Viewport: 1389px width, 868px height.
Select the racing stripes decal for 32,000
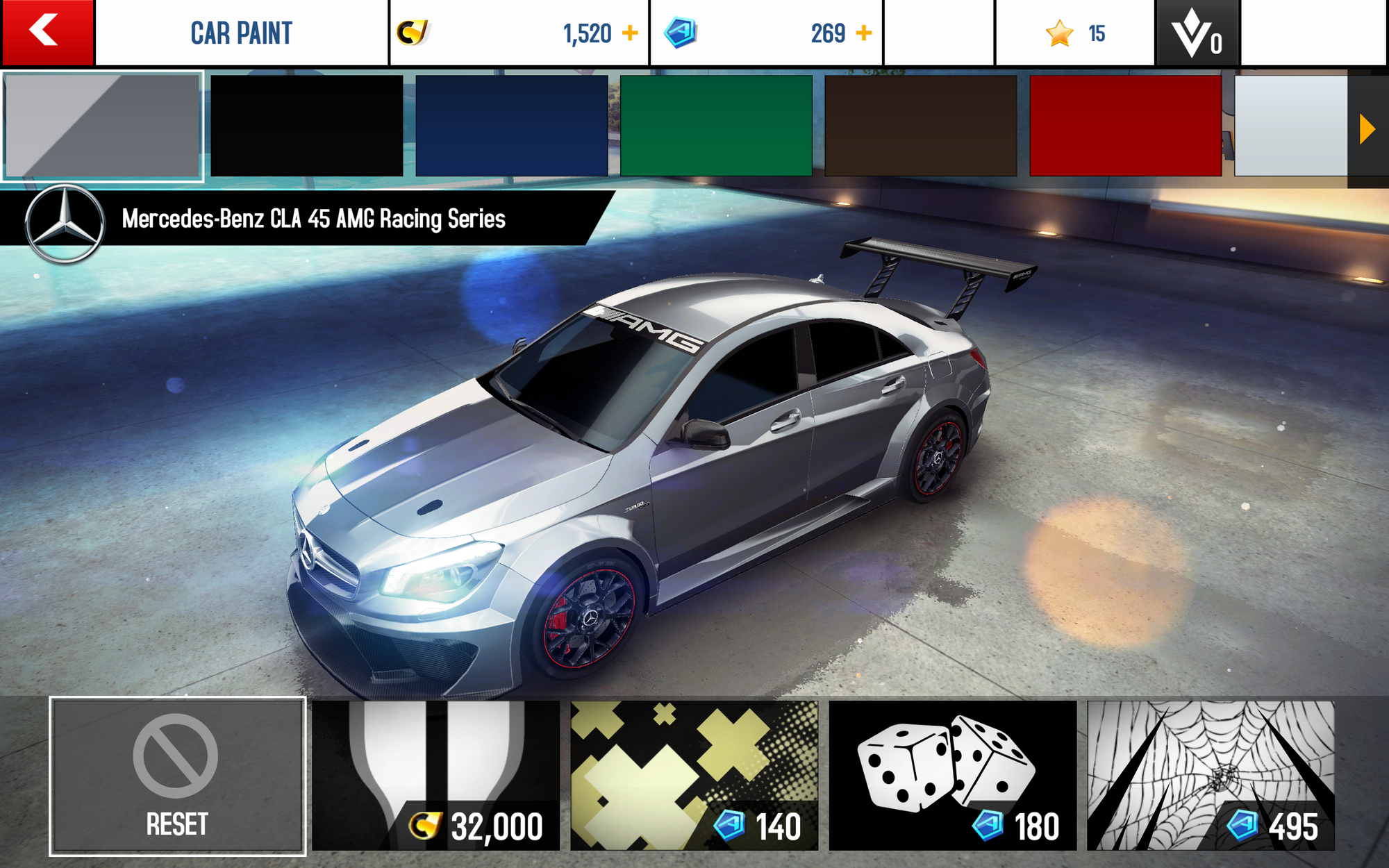point(435,776)
